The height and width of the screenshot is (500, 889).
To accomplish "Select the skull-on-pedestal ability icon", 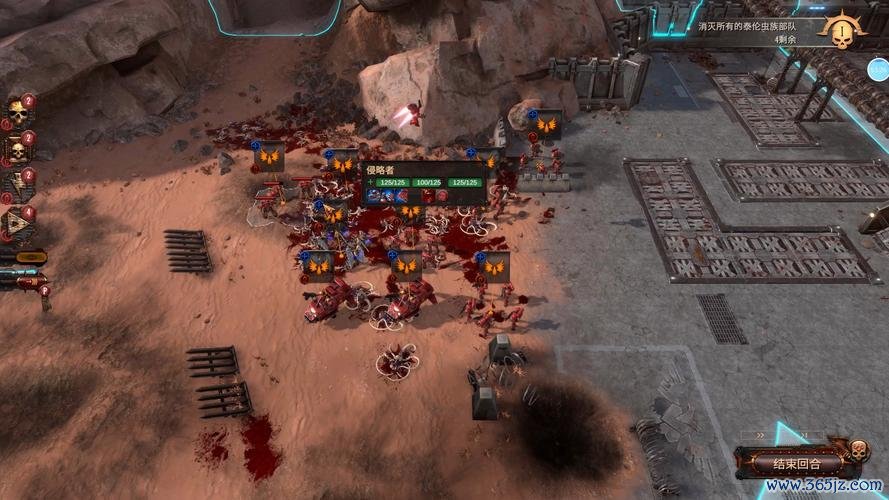I will 17,150.
